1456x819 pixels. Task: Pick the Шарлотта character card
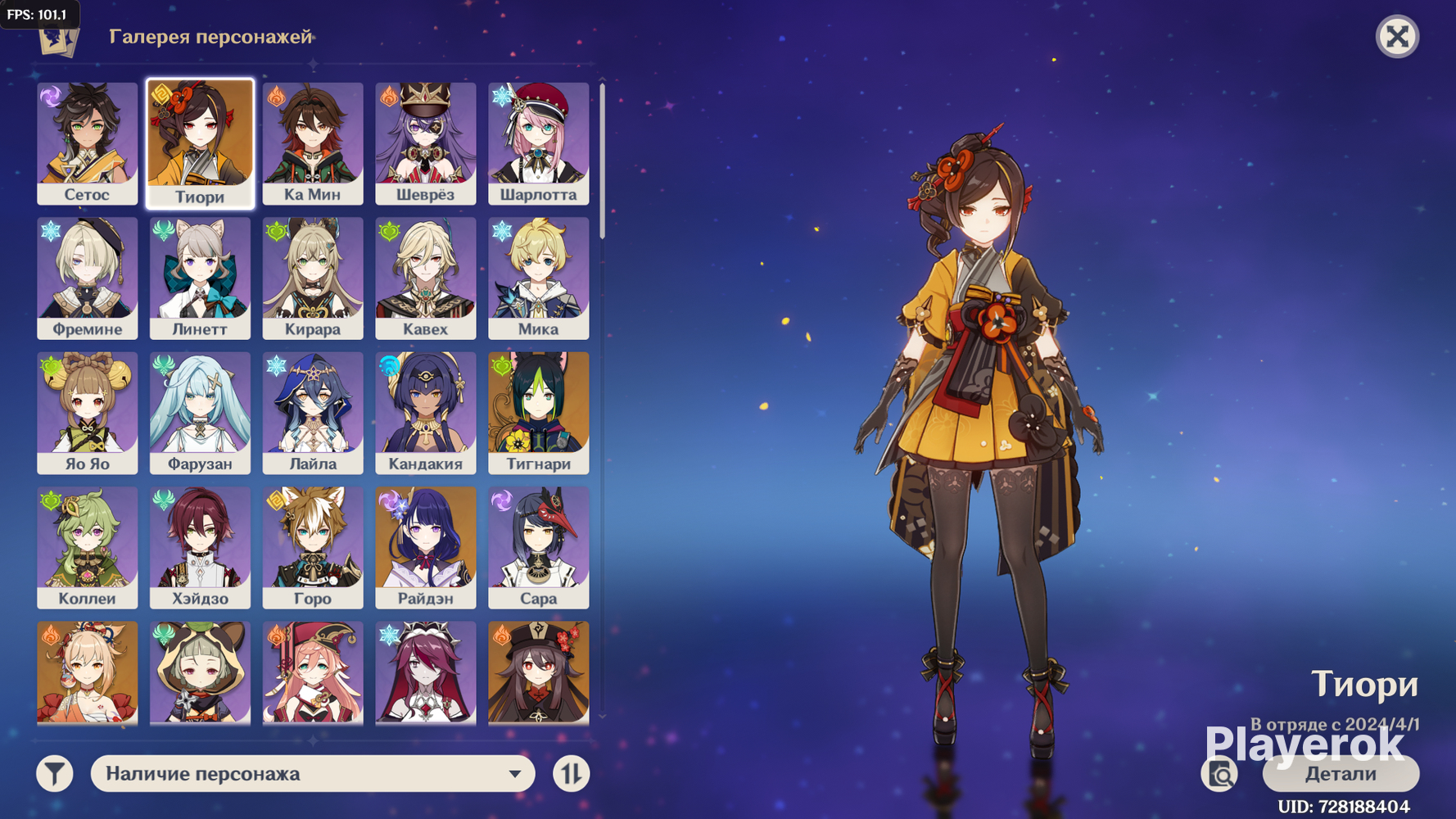[538, 143]
